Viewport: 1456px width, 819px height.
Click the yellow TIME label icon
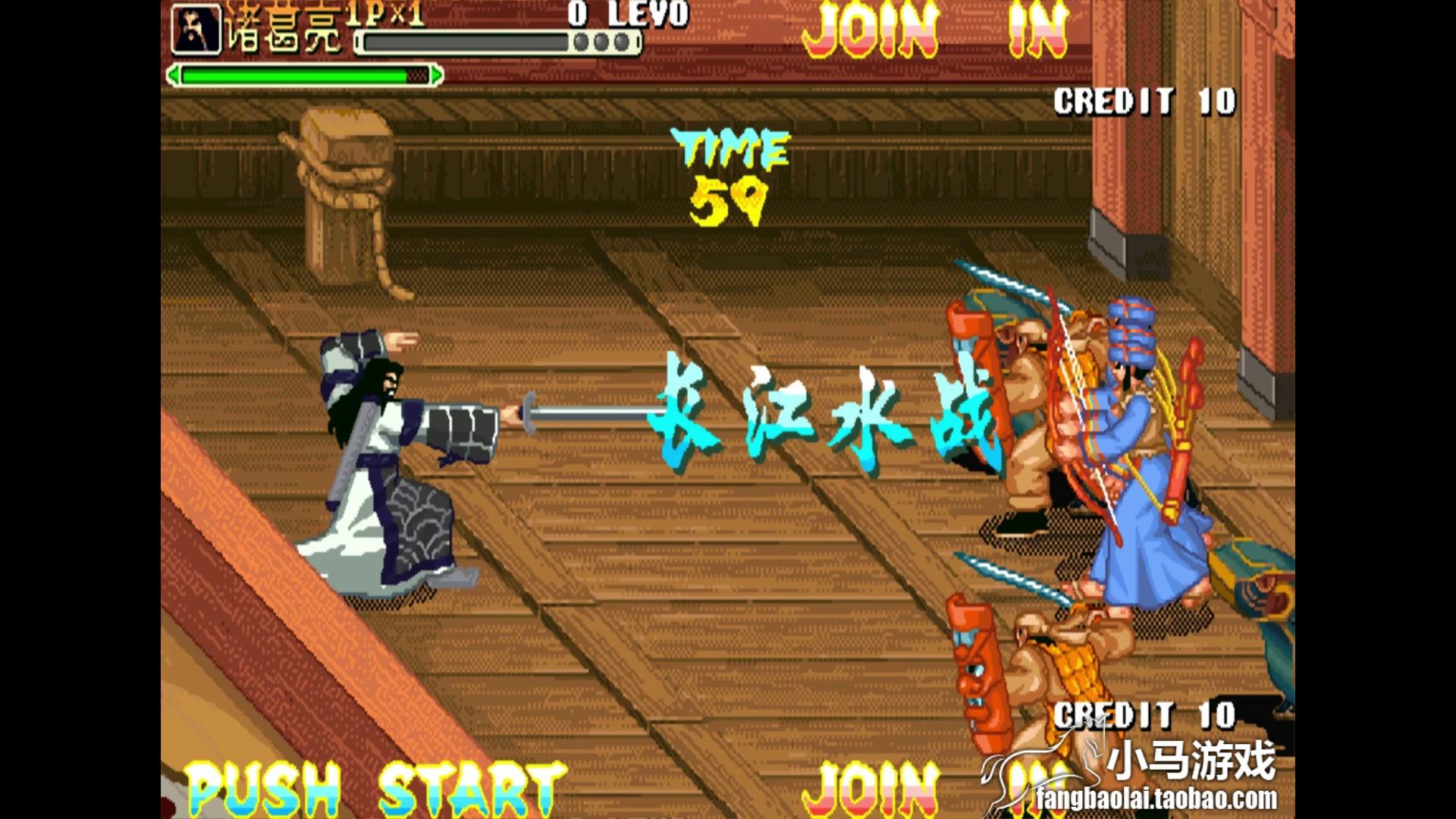pyautogui.click(x=730, y=149)
